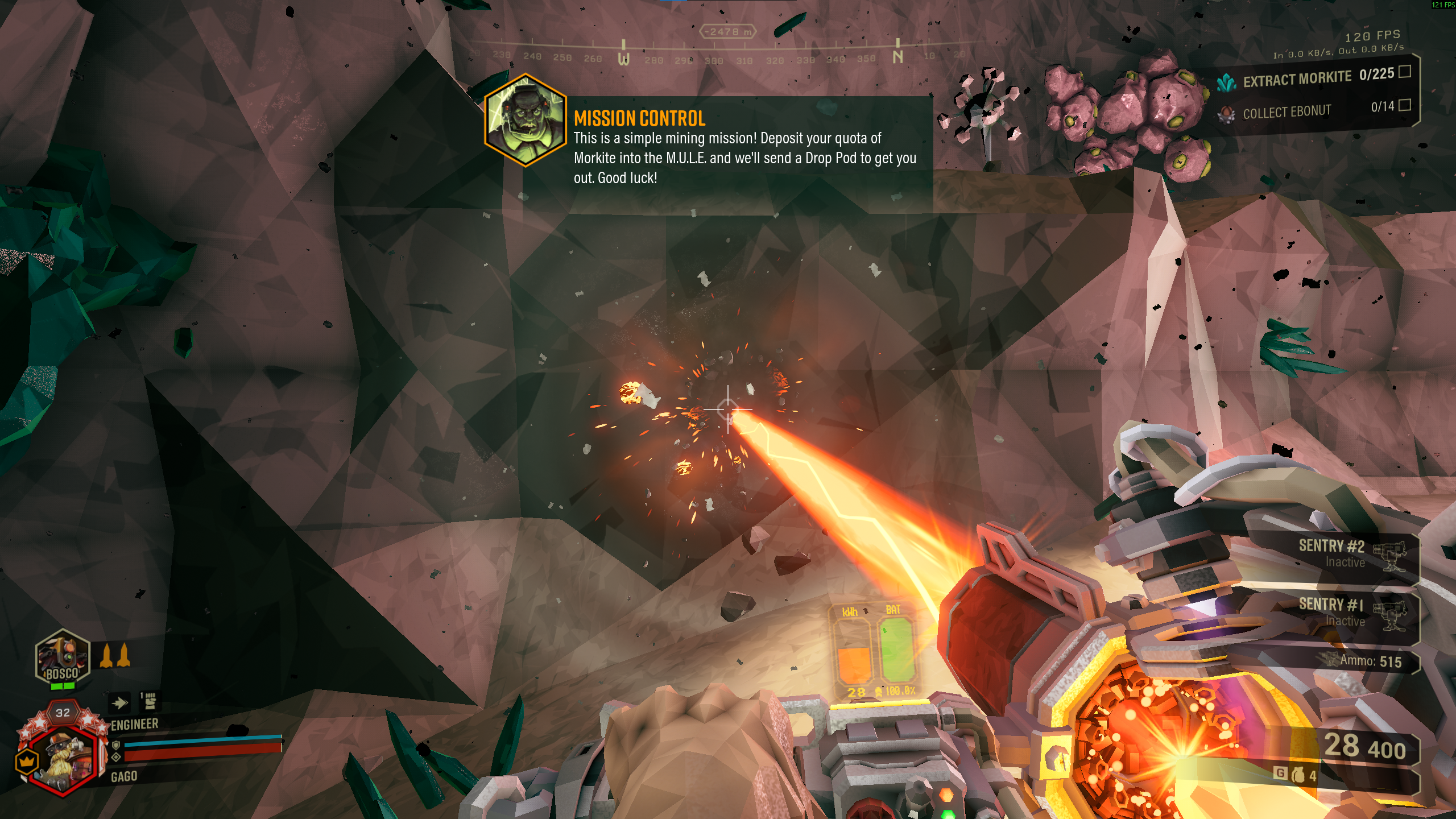1456x819 pixels.
Task: Select Bosco's rocket ammo icons
Action: (x=115, y=656)
